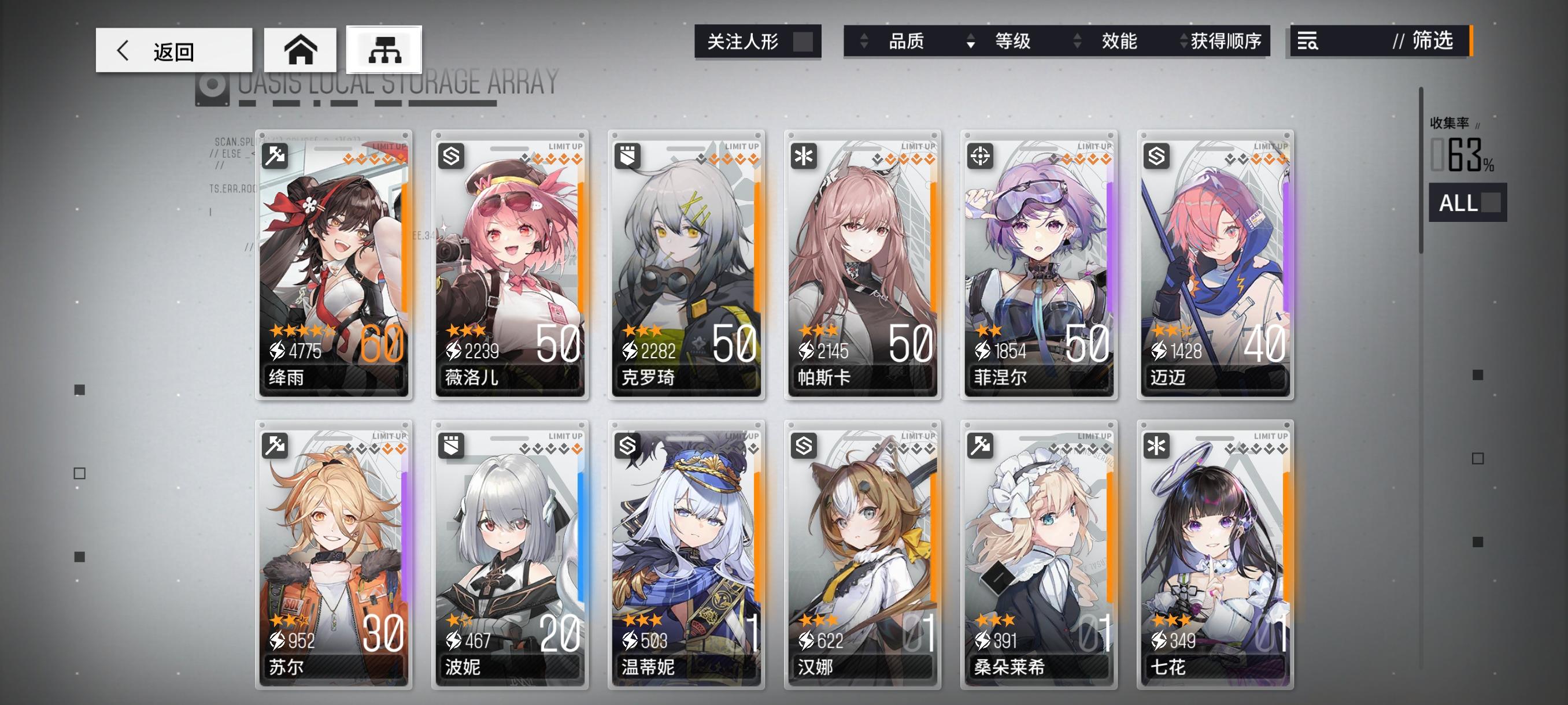
Task: Open the network chart view icon
Action: tap(383, 50)
